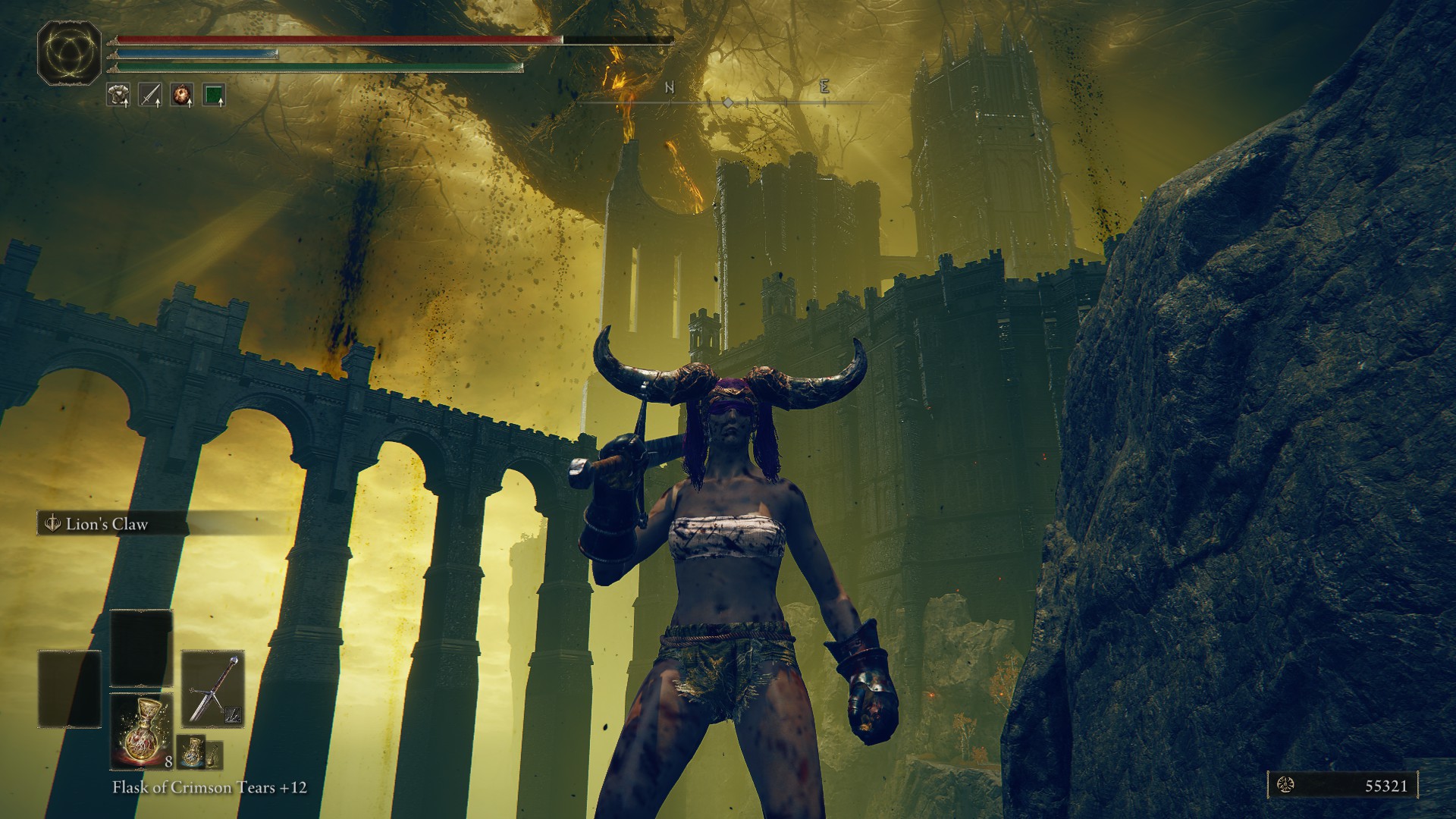Select the armor buff status icon
The height and width of the screenshot is (819, 1456).
pyautogui.click(x=118, y=95)
